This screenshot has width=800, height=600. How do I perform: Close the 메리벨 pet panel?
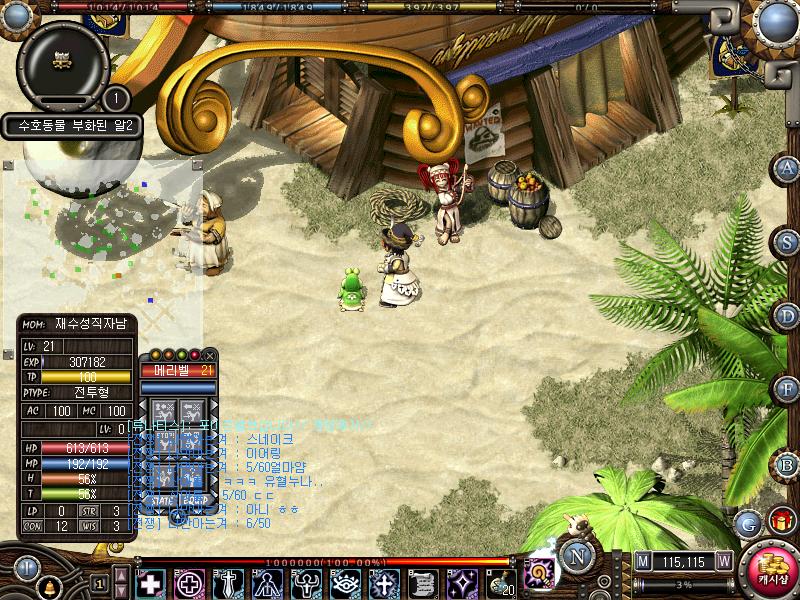[210, 355]
